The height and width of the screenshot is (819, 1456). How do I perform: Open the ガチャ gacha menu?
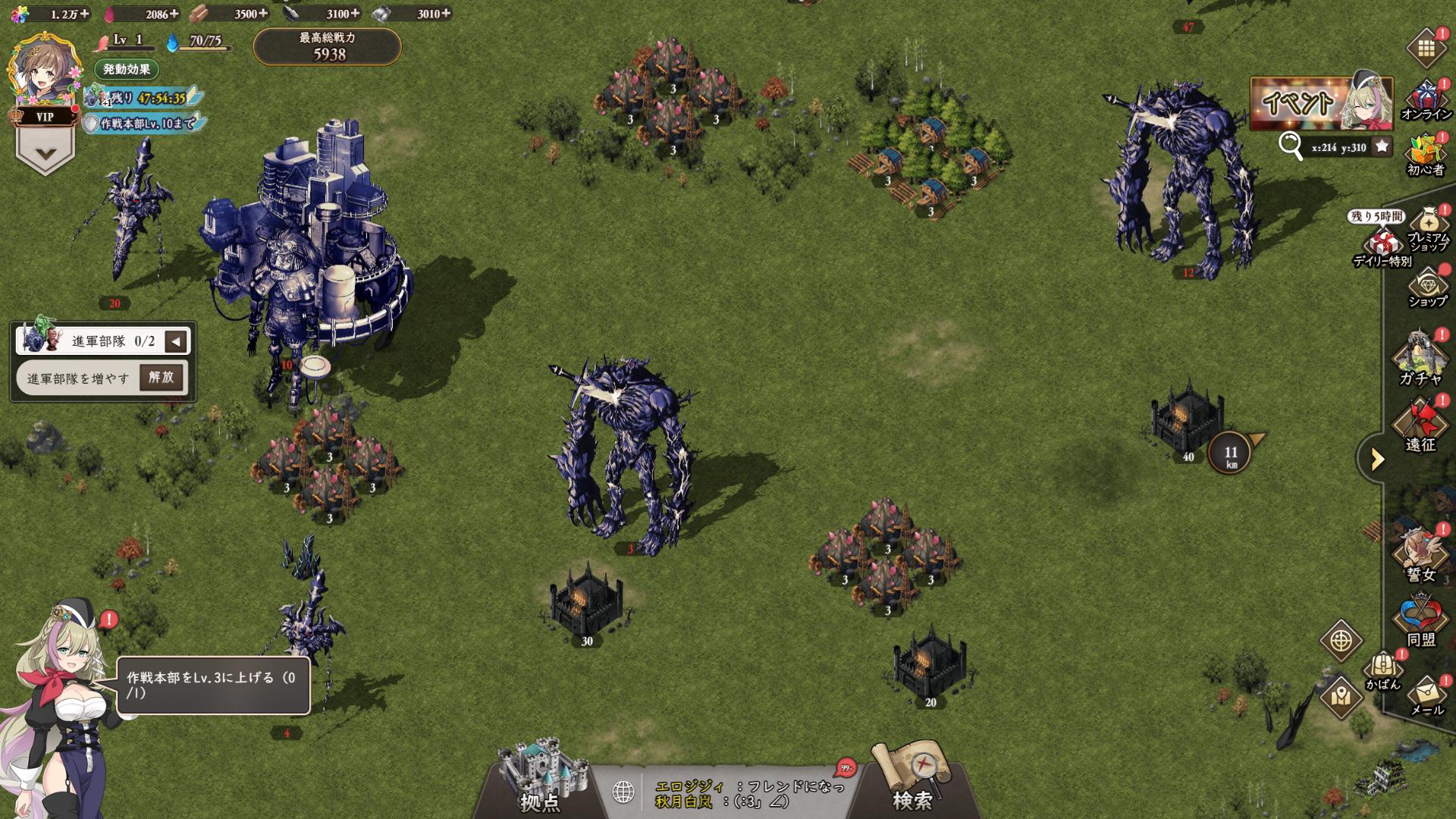point(1420,359)
